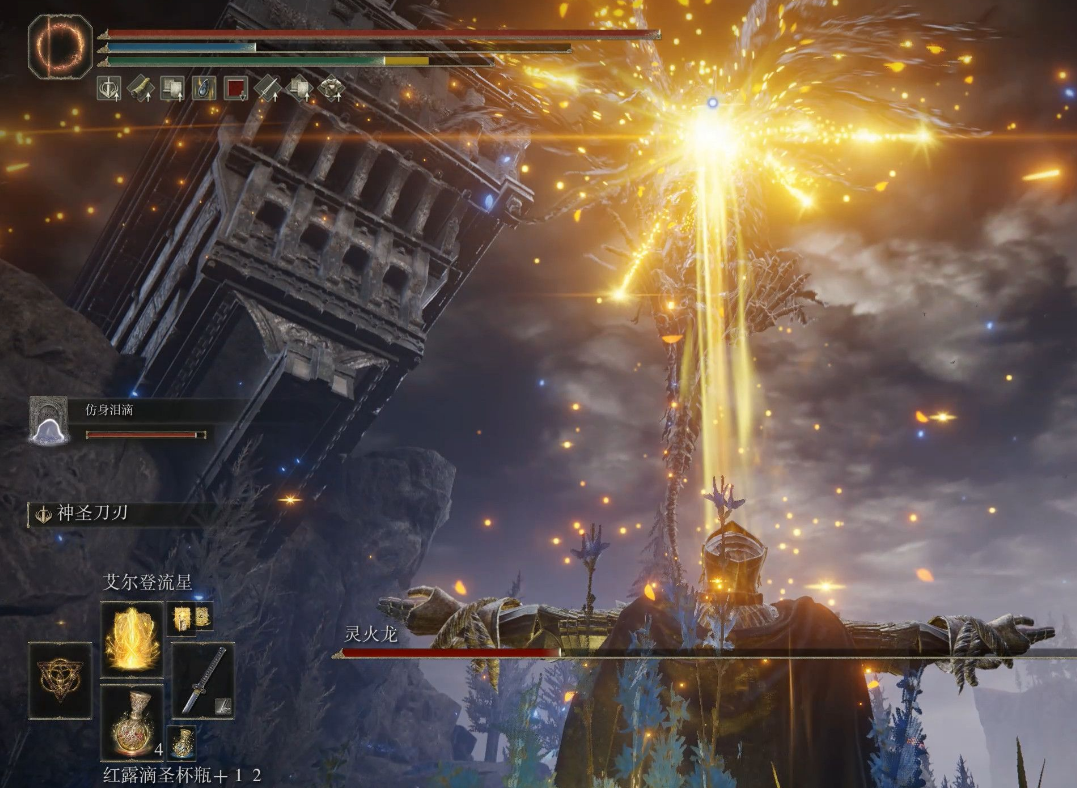Click the small next-item flask icon
Viewport: 1077px width, 788px height.
tap(181, 742)
